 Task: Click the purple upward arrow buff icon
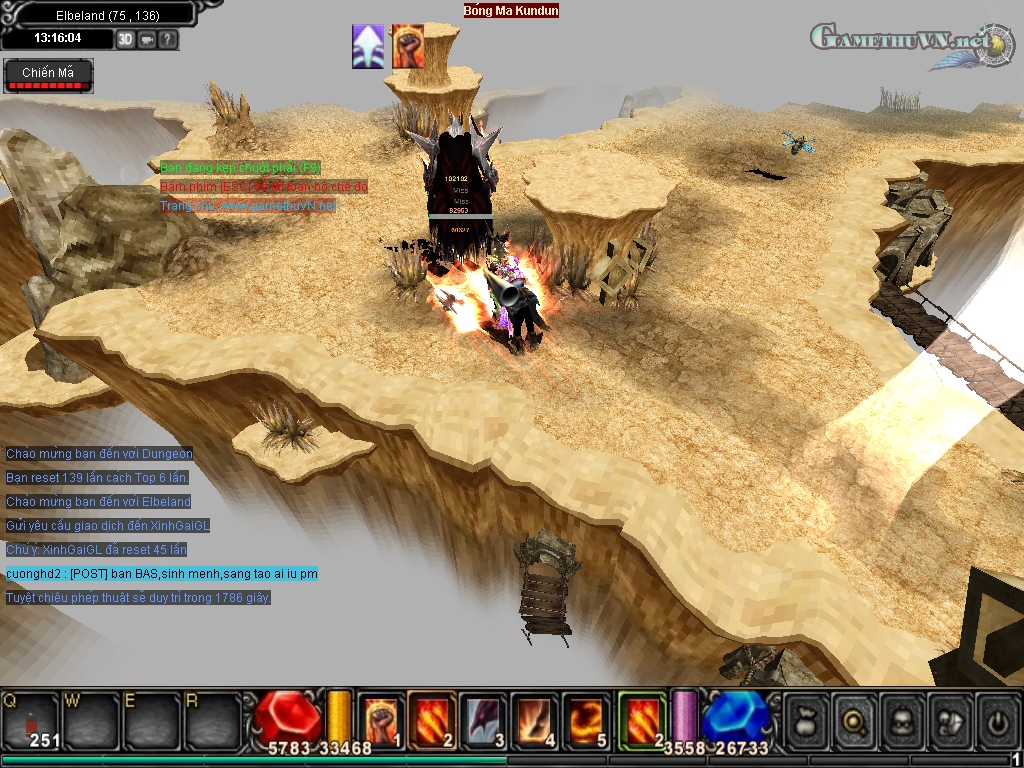368,47
